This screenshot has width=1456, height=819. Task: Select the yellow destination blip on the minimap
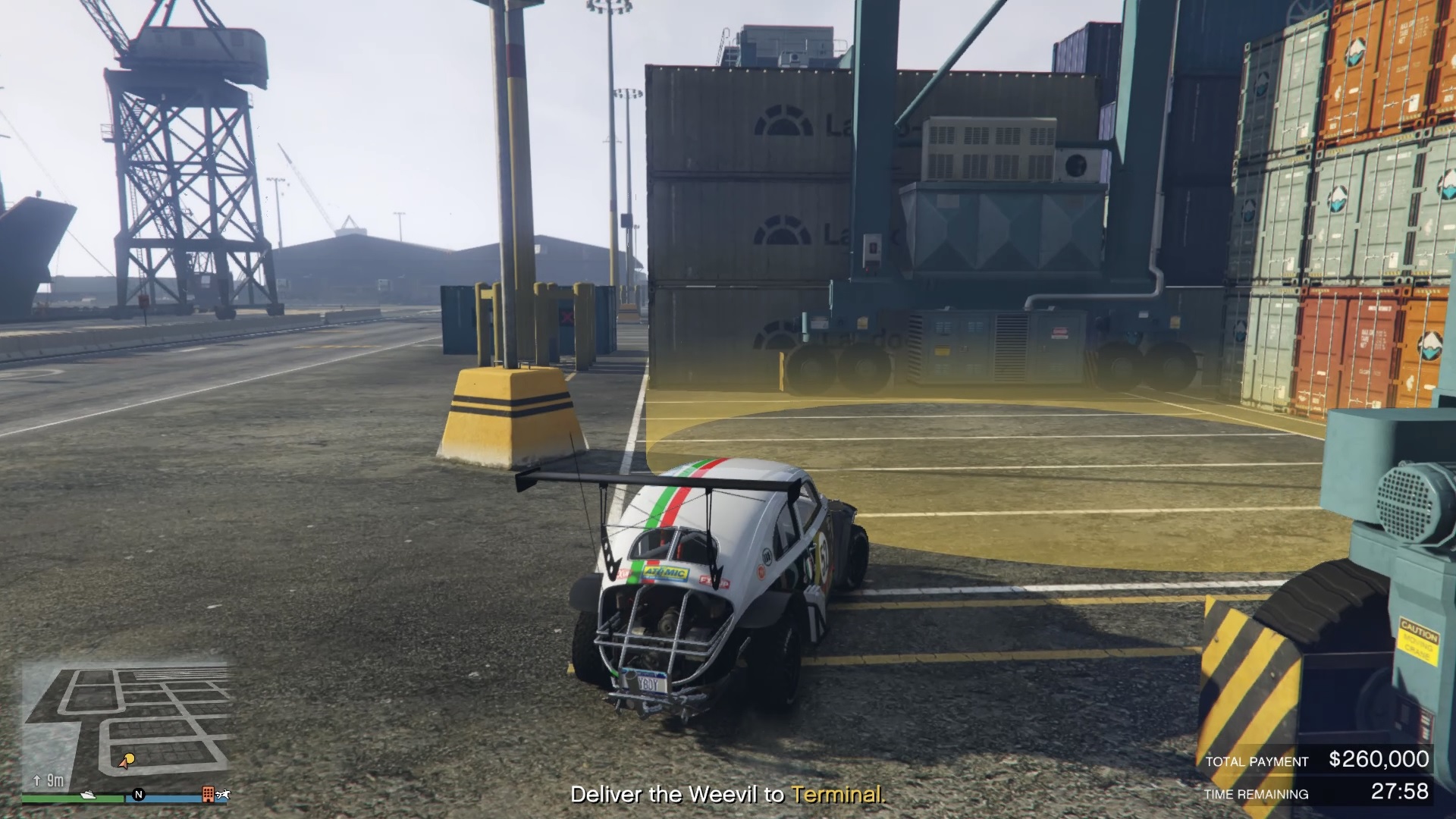tap(130, 758)
